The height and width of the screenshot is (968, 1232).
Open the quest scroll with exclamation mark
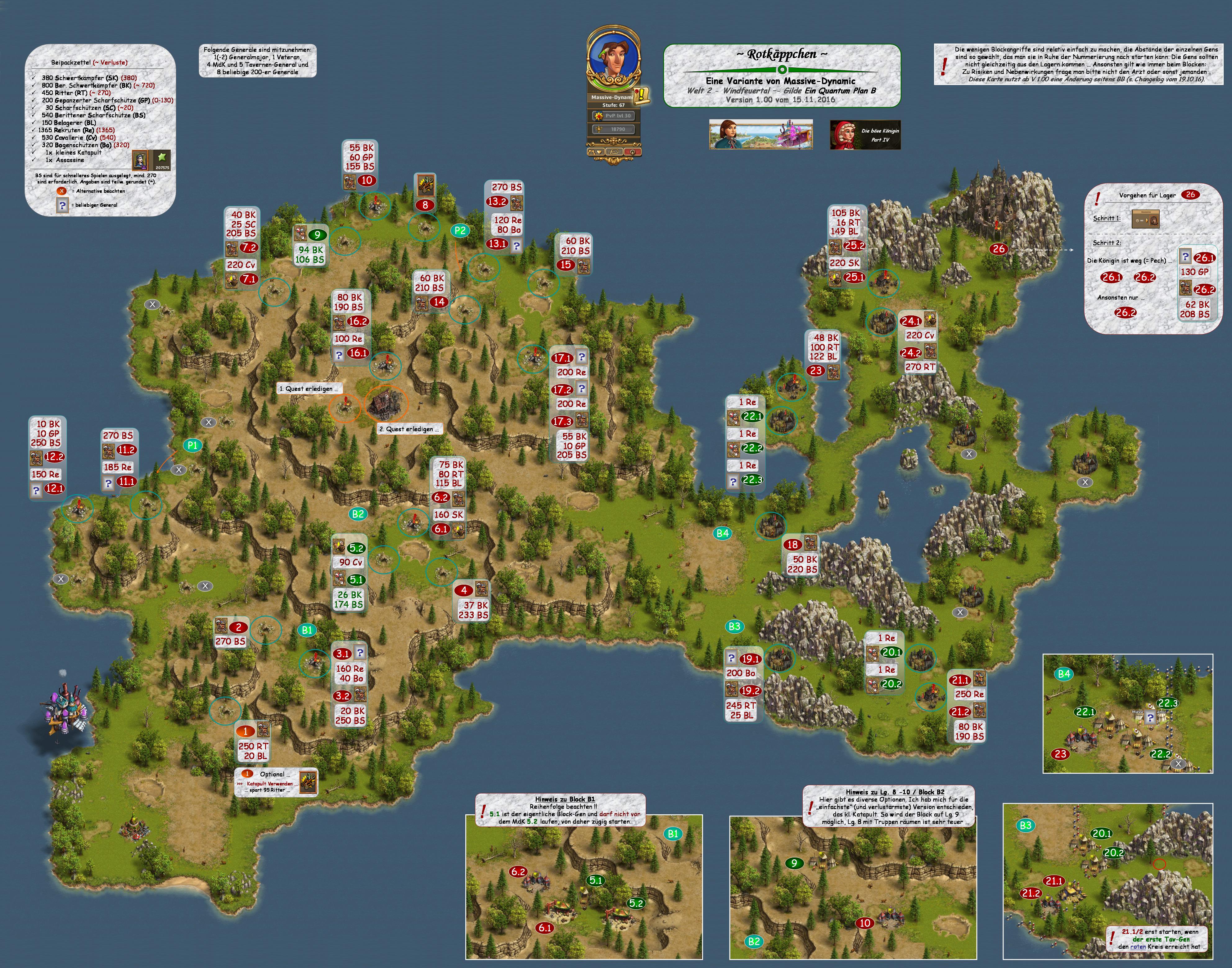coord(642,95)
